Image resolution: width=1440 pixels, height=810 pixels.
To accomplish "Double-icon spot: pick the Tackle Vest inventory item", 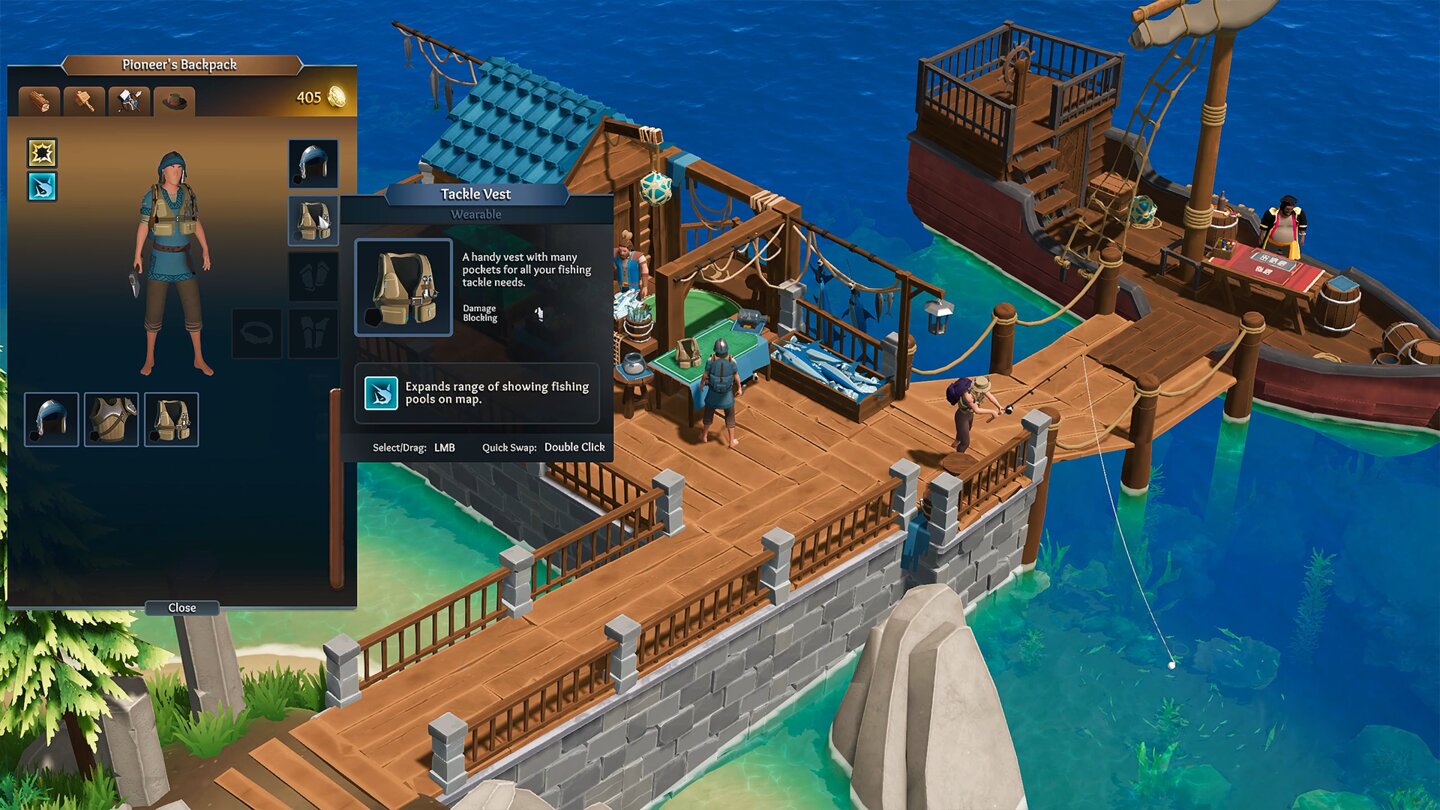I will tap(171, 418).
